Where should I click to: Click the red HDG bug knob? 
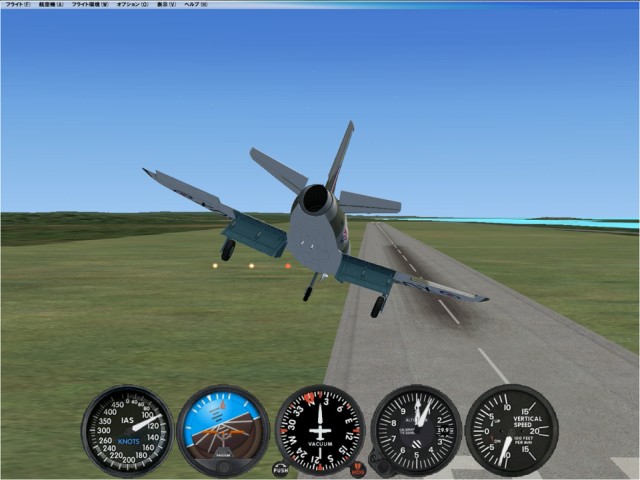(x=358, y=469)
